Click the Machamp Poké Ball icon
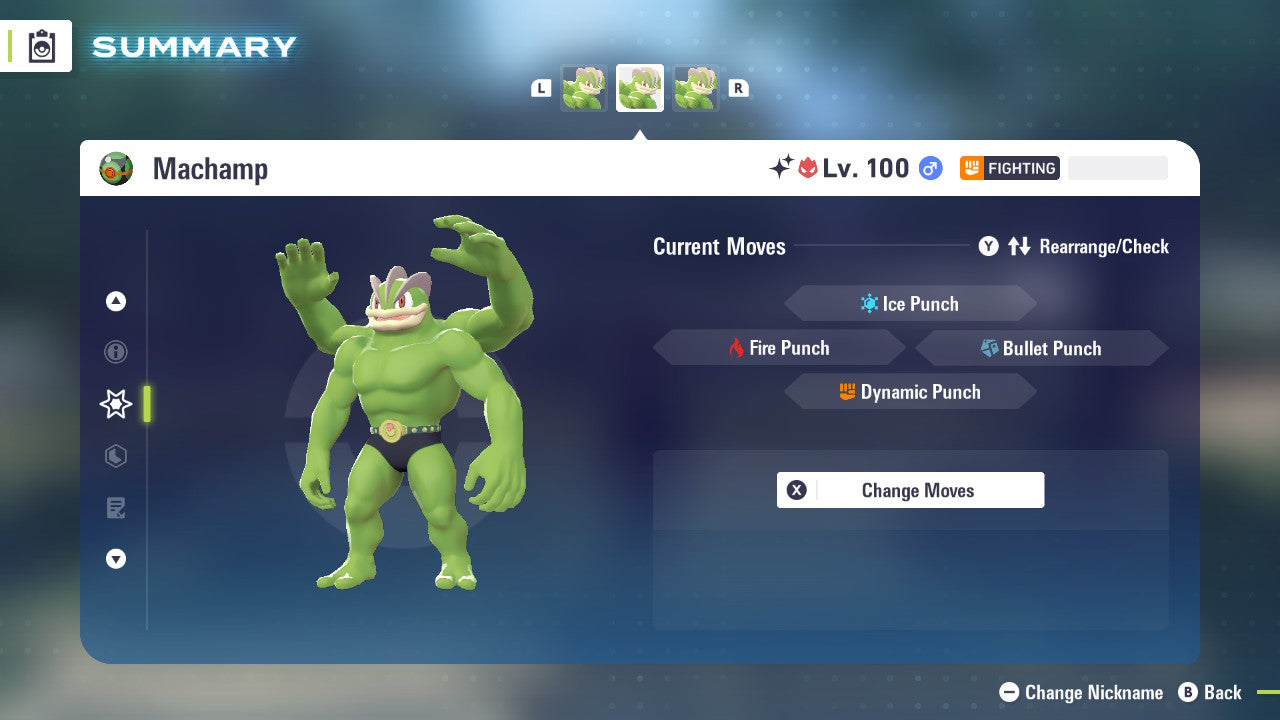 pyautogui.click(x=116, y=168)
